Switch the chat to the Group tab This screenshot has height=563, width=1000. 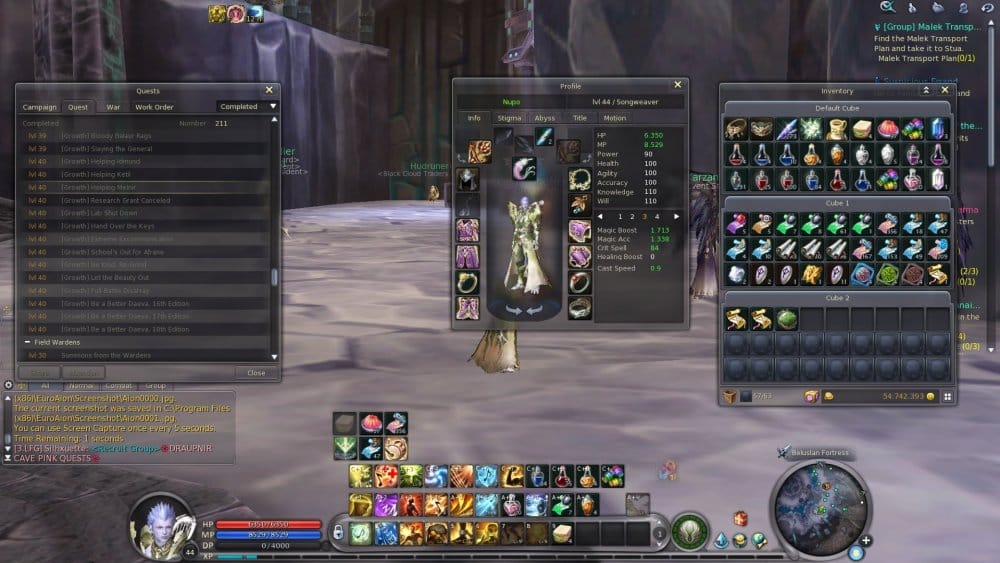155,385
